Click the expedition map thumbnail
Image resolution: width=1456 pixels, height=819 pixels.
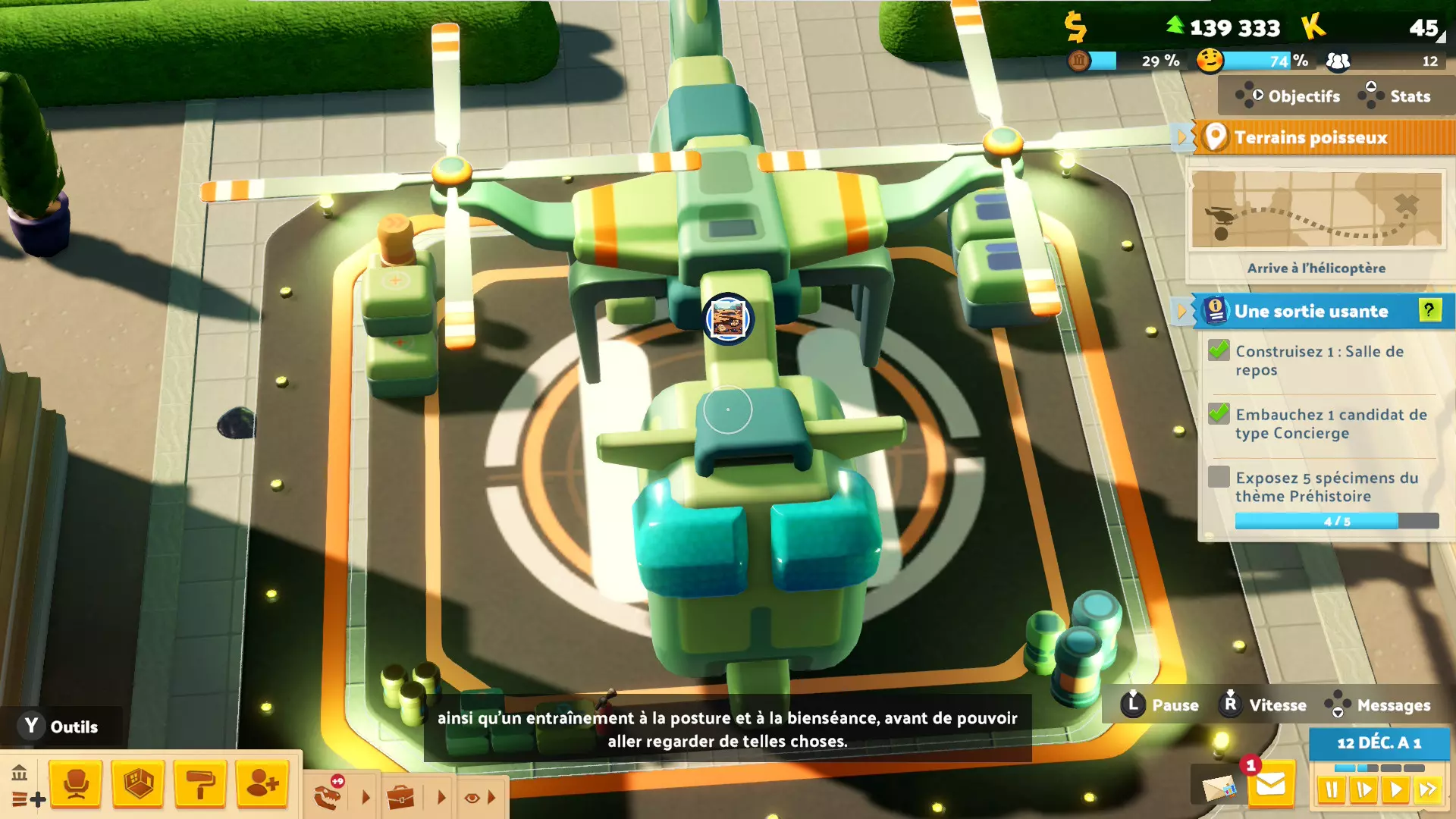coord(1316,210)
